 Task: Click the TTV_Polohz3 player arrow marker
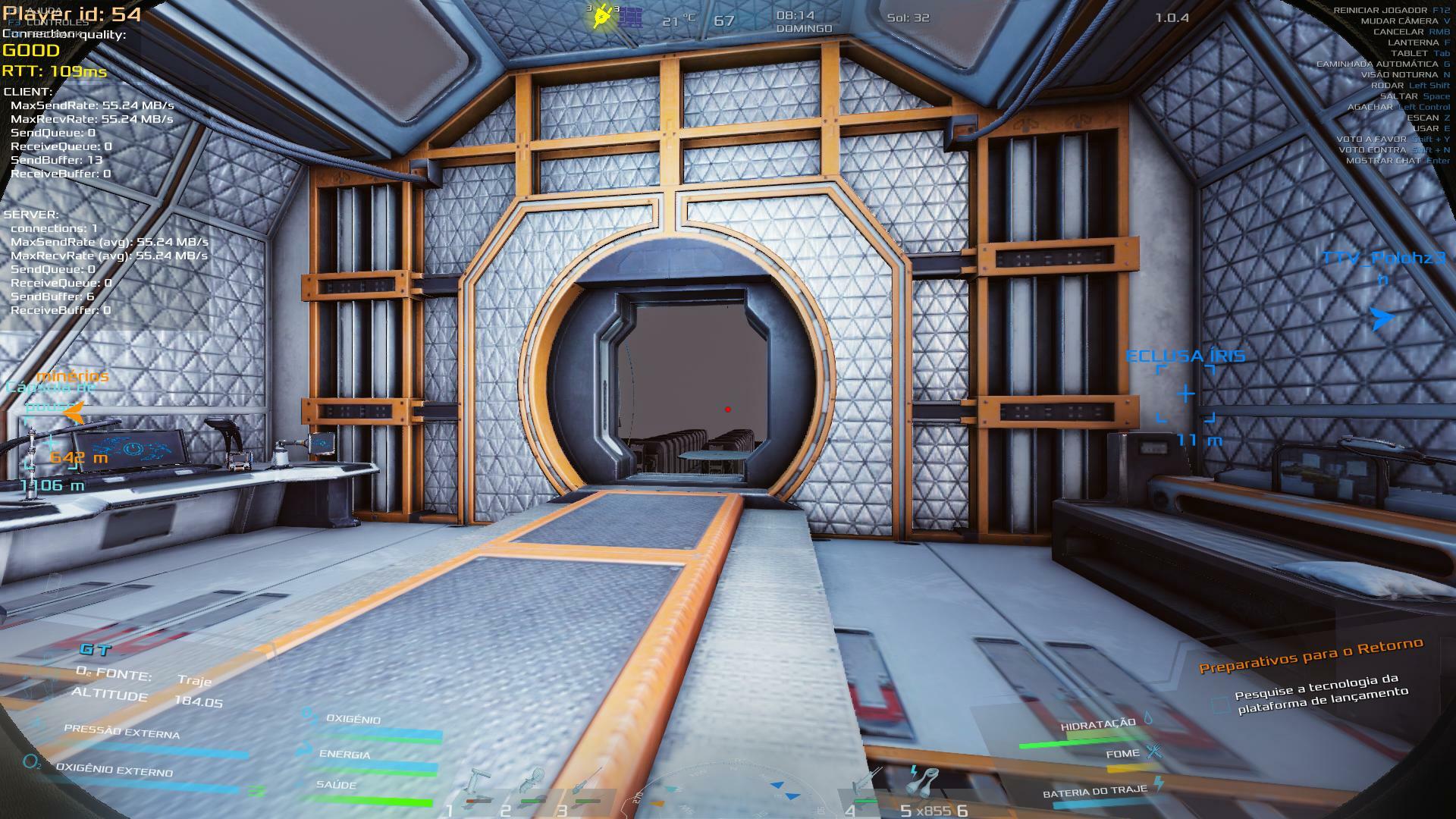click(x=1382, y=318)
